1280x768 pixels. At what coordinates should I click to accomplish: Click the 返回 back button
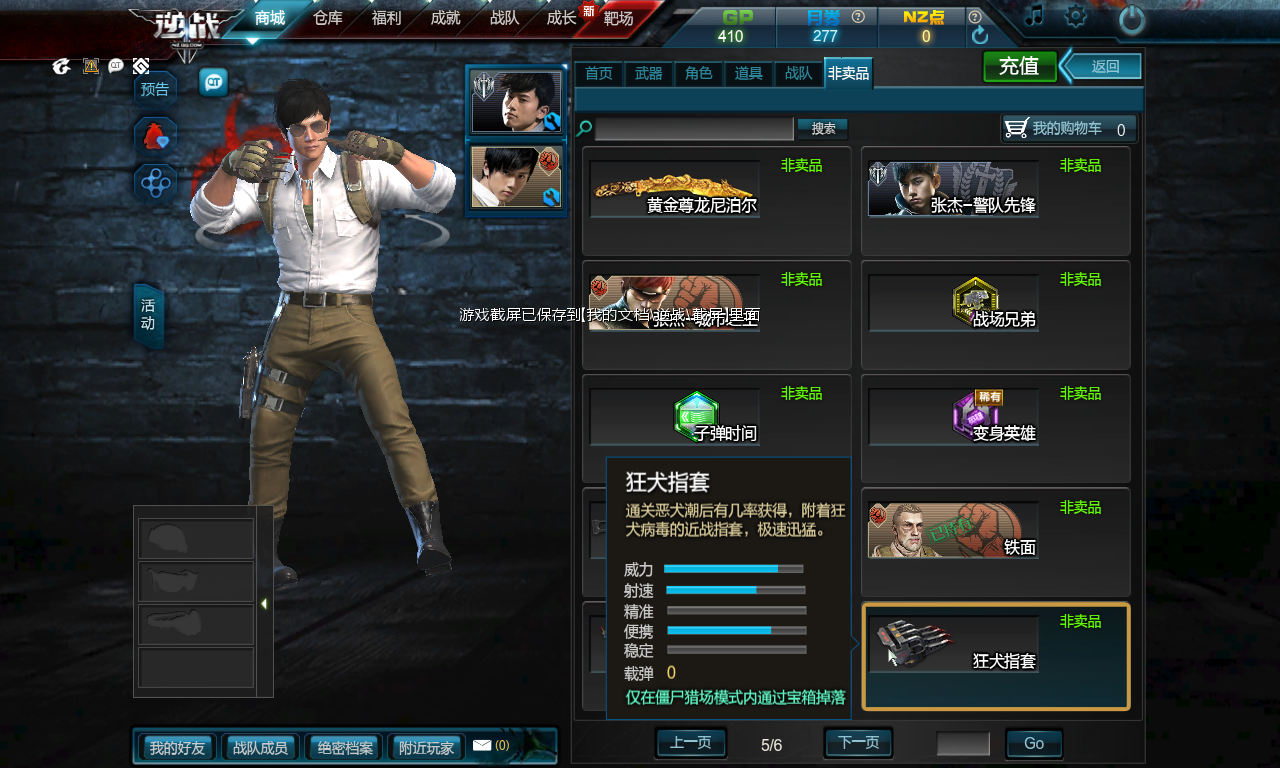pos(1105,67)
